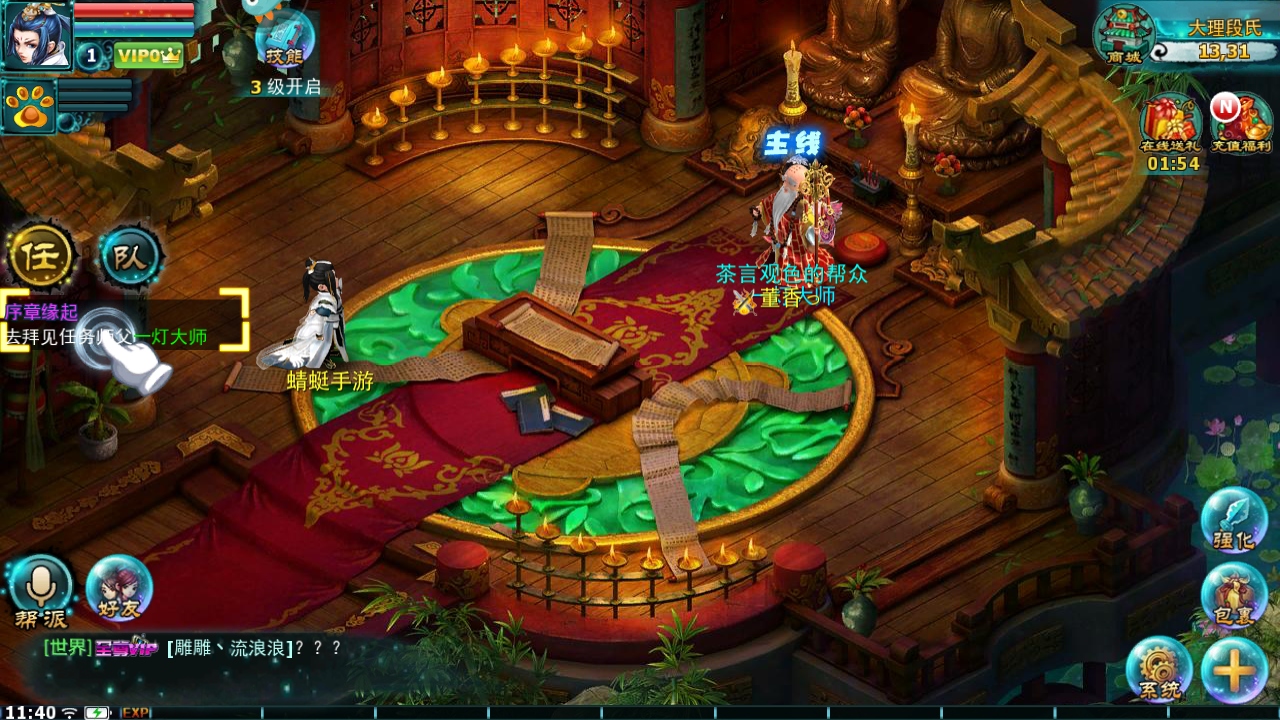Image resolution: width=1280 pixels, height=720 pixels.
Task: Open the 系统 system settings
Action: click(x=1159, y=670)
